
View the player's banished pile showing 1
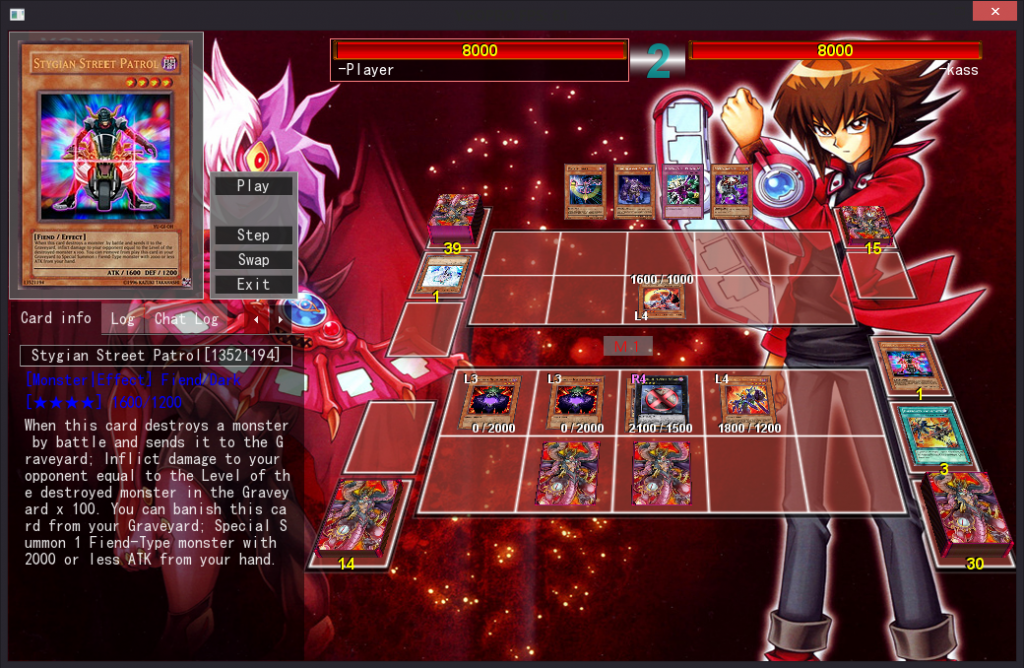(908, 366)
